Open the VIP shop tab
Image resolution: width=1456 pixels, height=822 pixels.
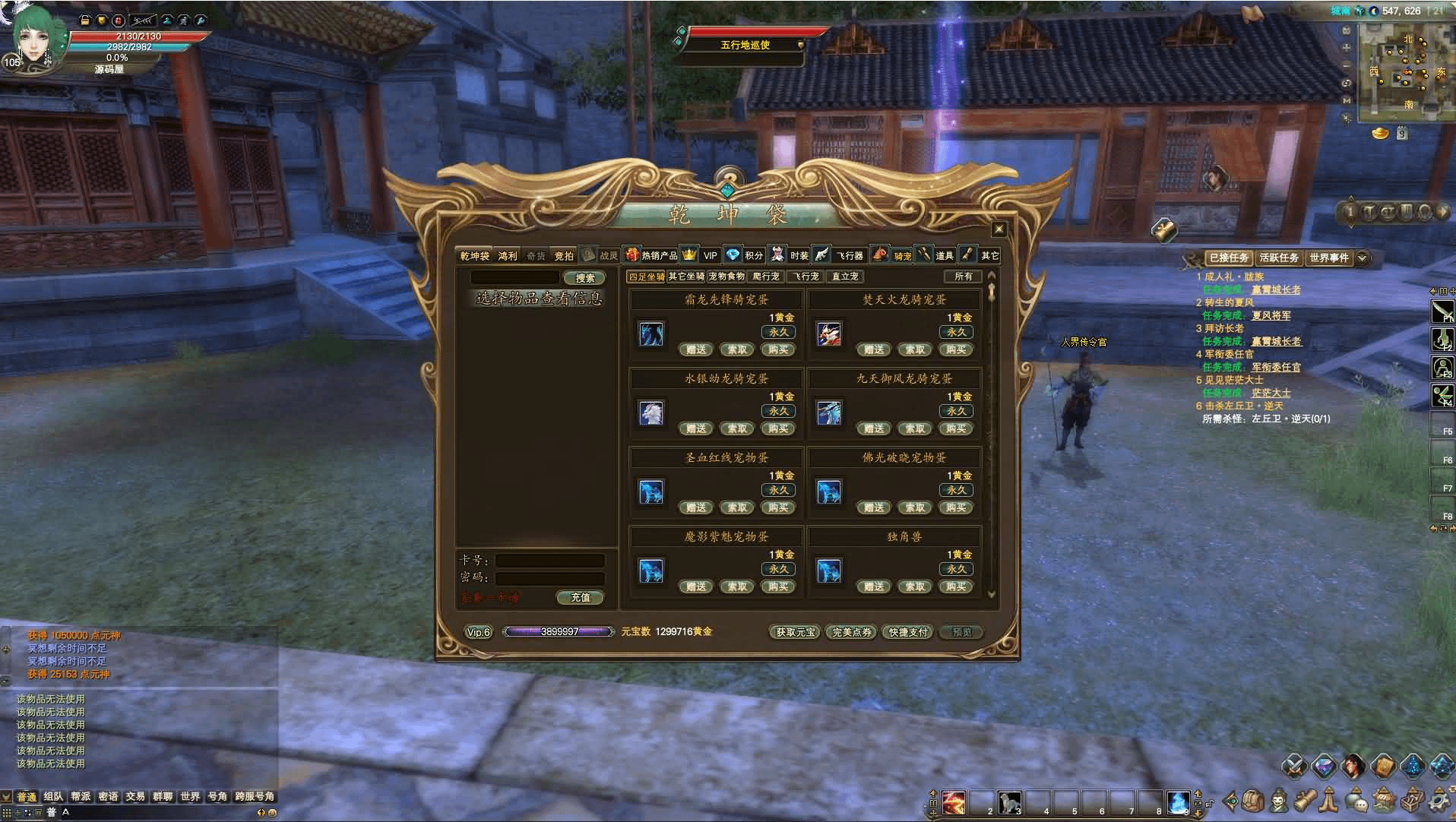[x=710, y=256]
